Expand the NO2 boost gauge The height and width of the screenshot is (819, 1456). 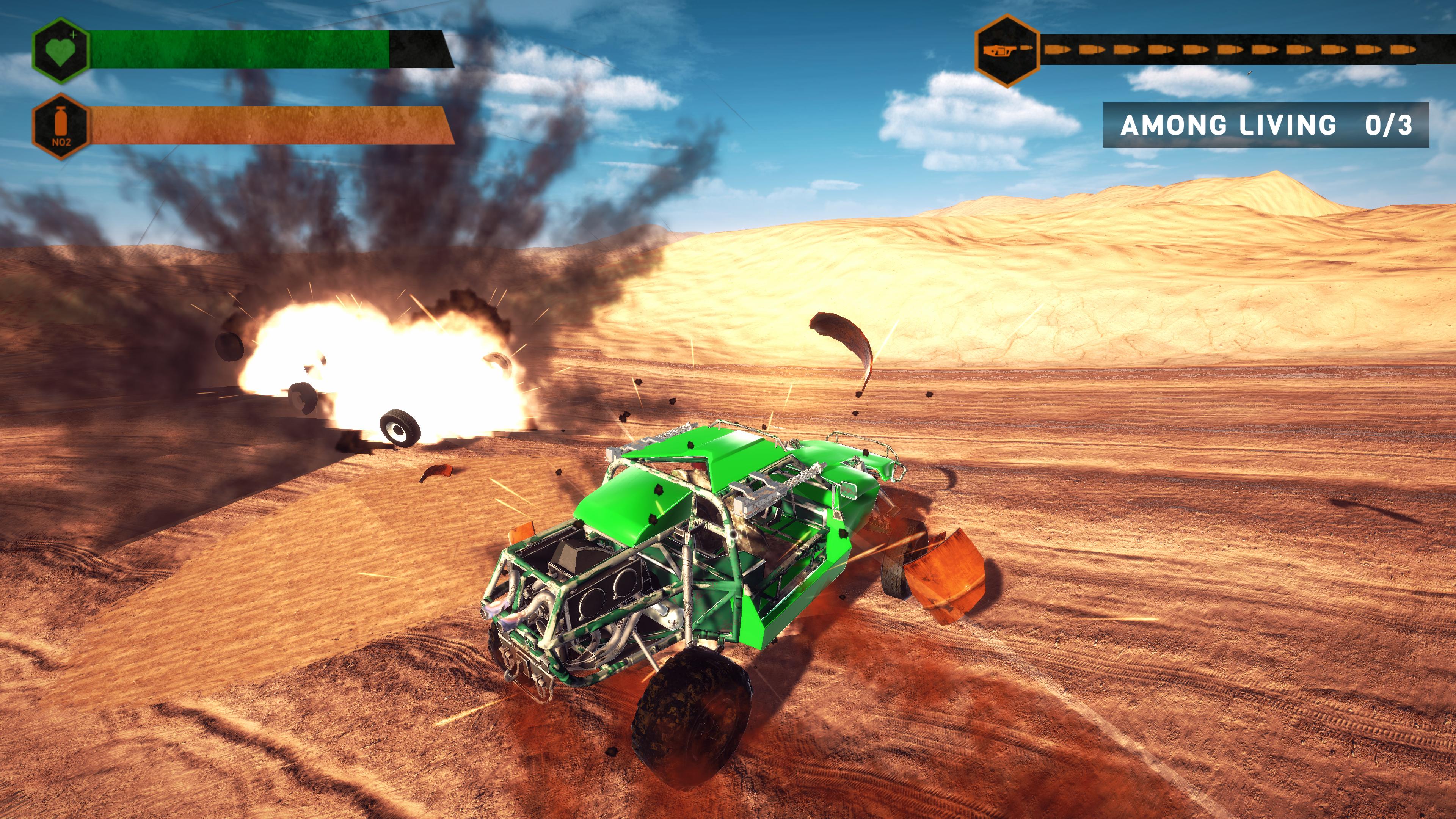click(266, 126)
